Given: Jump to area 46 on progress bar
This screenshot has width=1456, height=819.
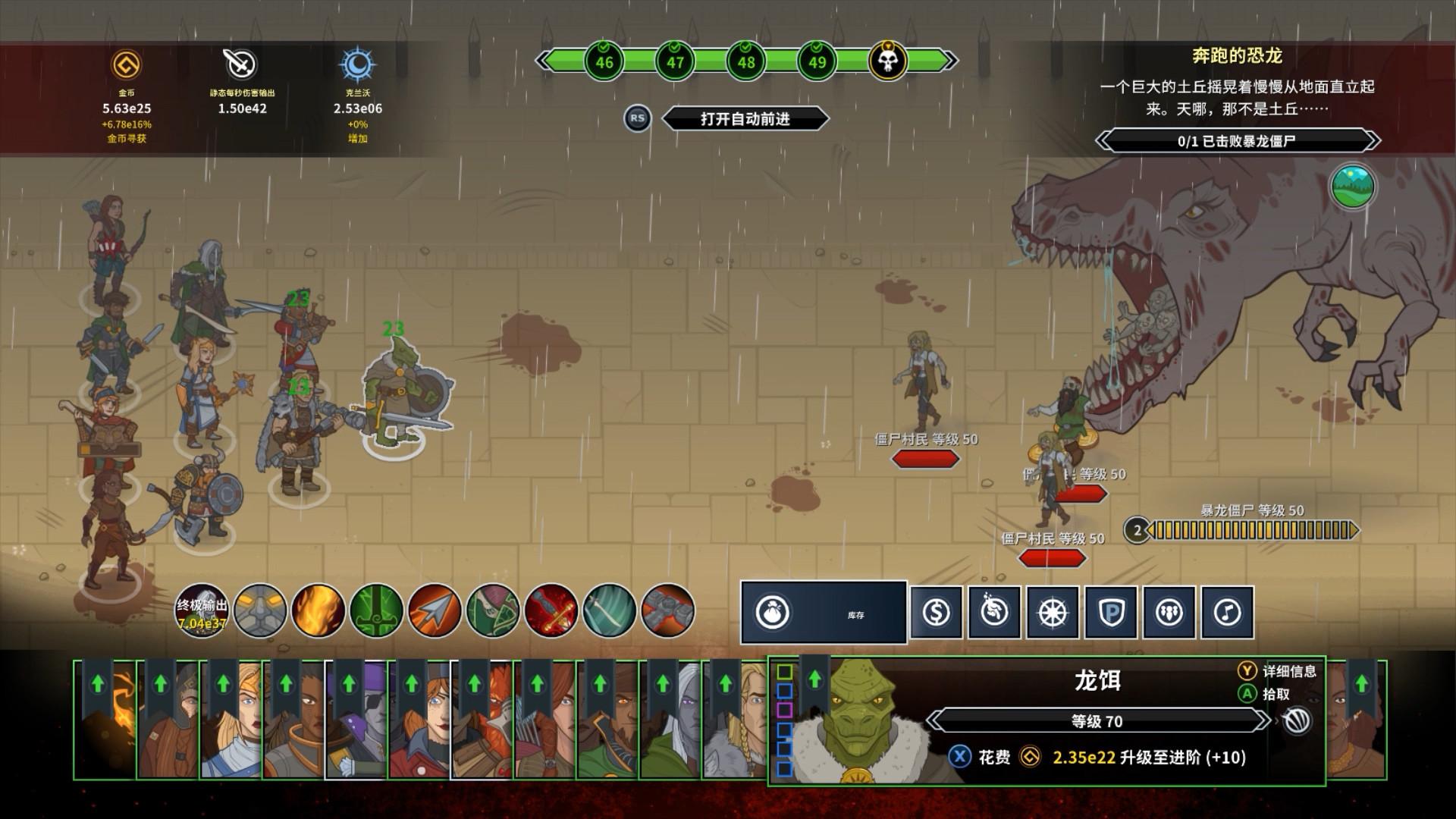Looking at the screenshot, I should click(x=604, y=61).
